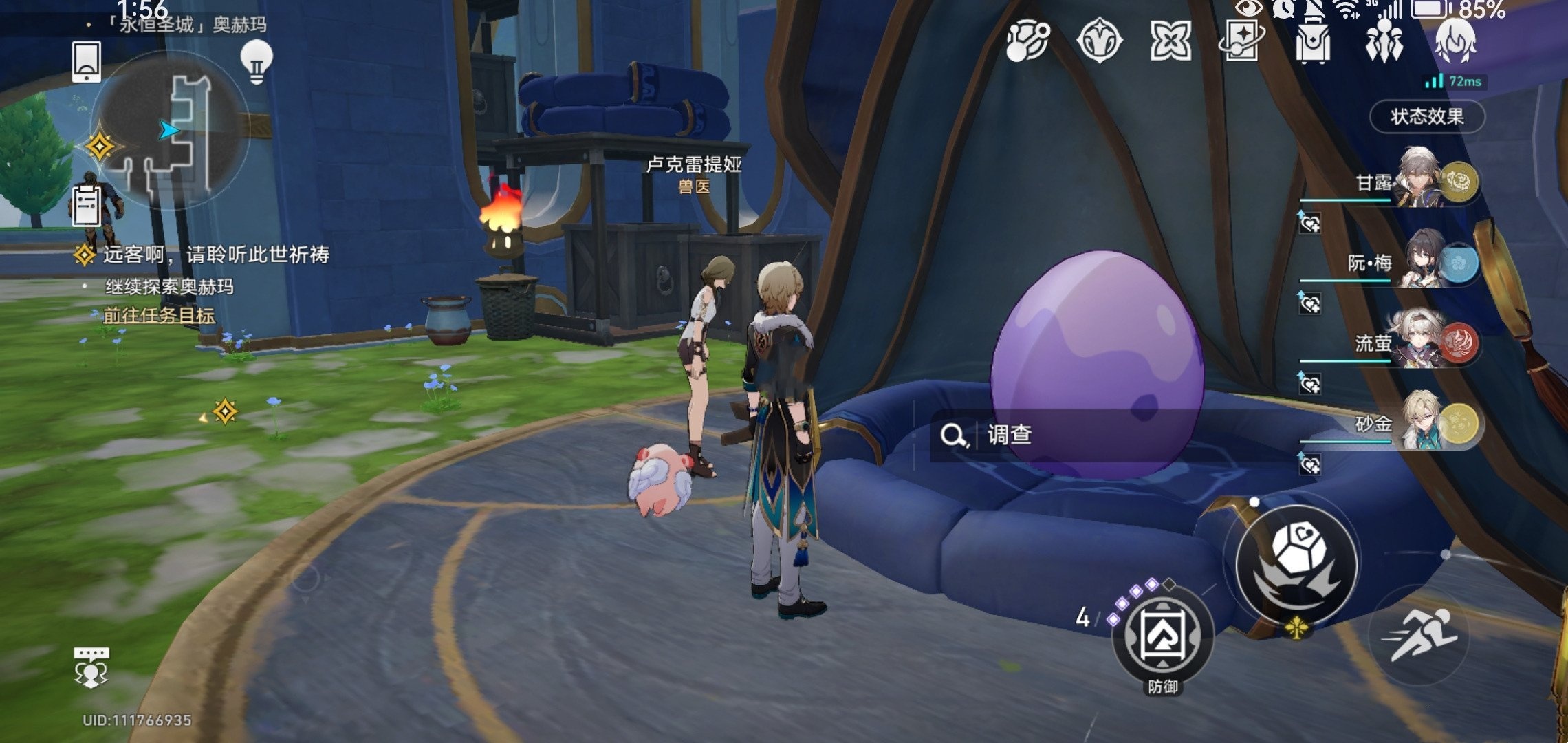Open the team lineup icon

(1384, 41)
